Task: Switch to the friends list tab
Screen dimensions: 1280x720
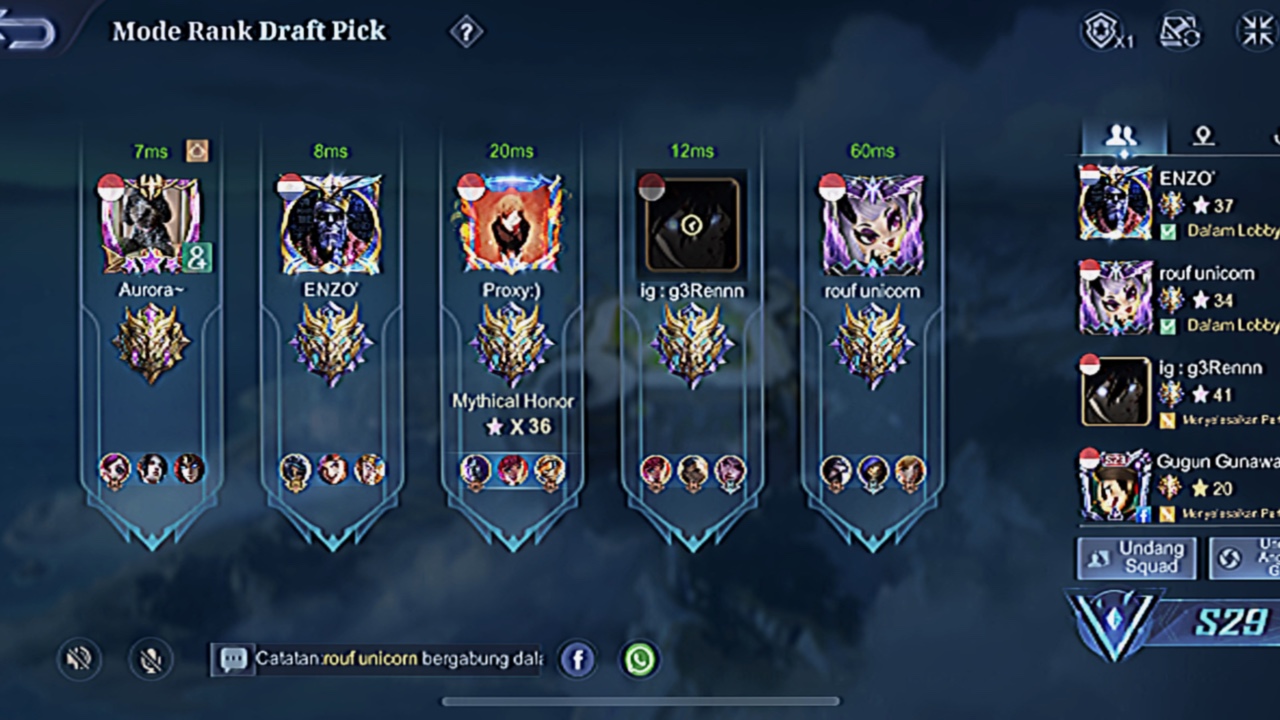Action: pyautogui.click(x=1123, y=136)
